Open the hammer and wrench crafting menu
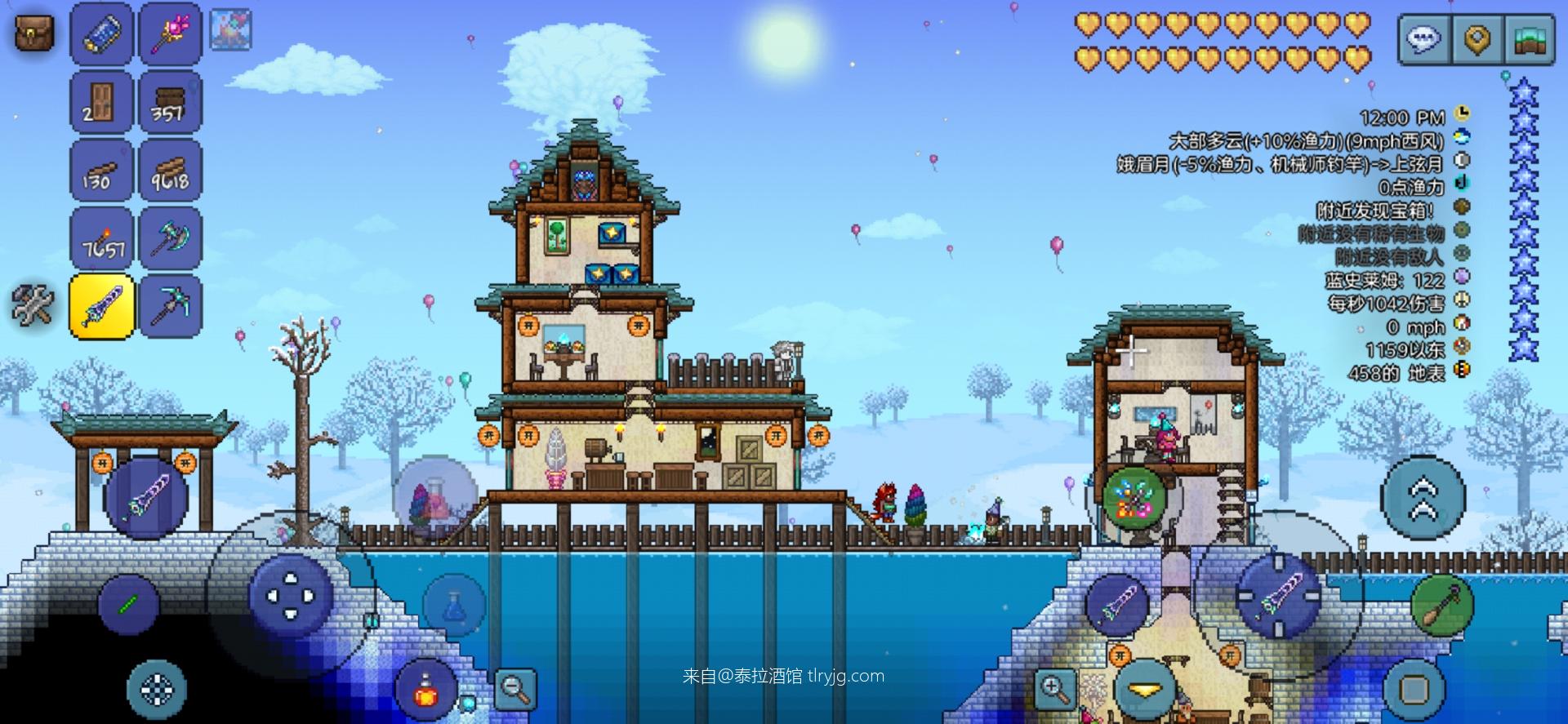1568x724 pixels. (33, 306)
